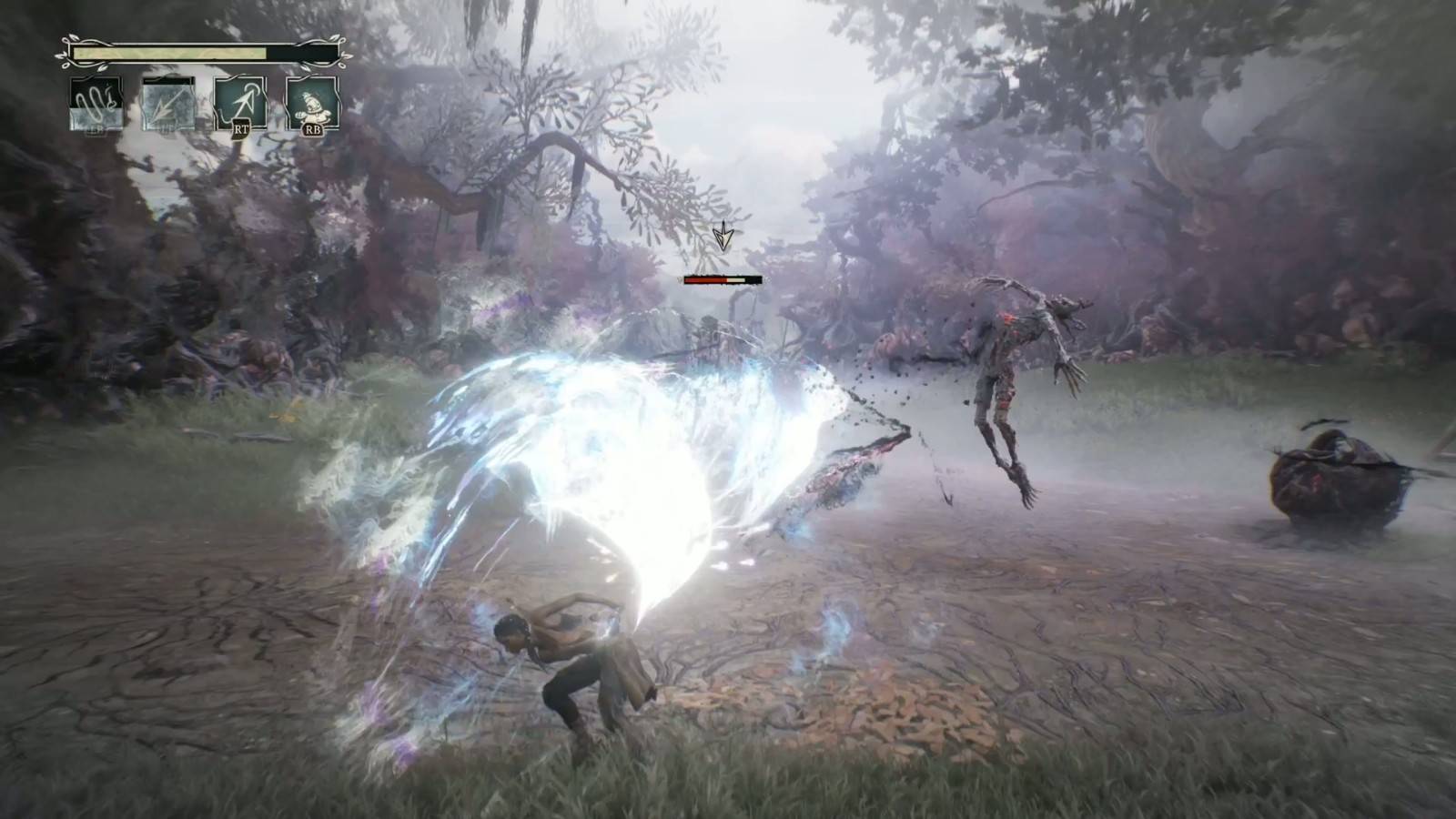Click the RB companion creature icon
Image resolution: width=1456 pixels, height=819 pixels.
click(314, 103)
